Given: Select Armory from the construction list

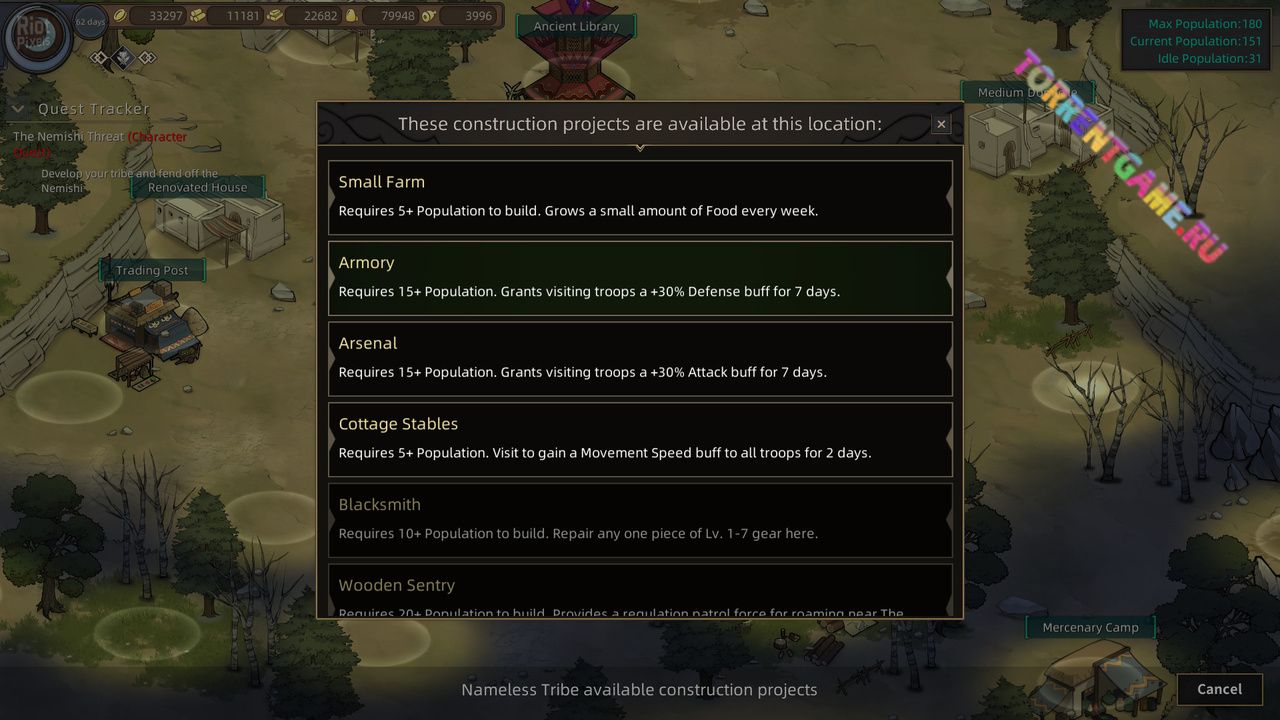Looking at the screenshot, I should (640, 277).
